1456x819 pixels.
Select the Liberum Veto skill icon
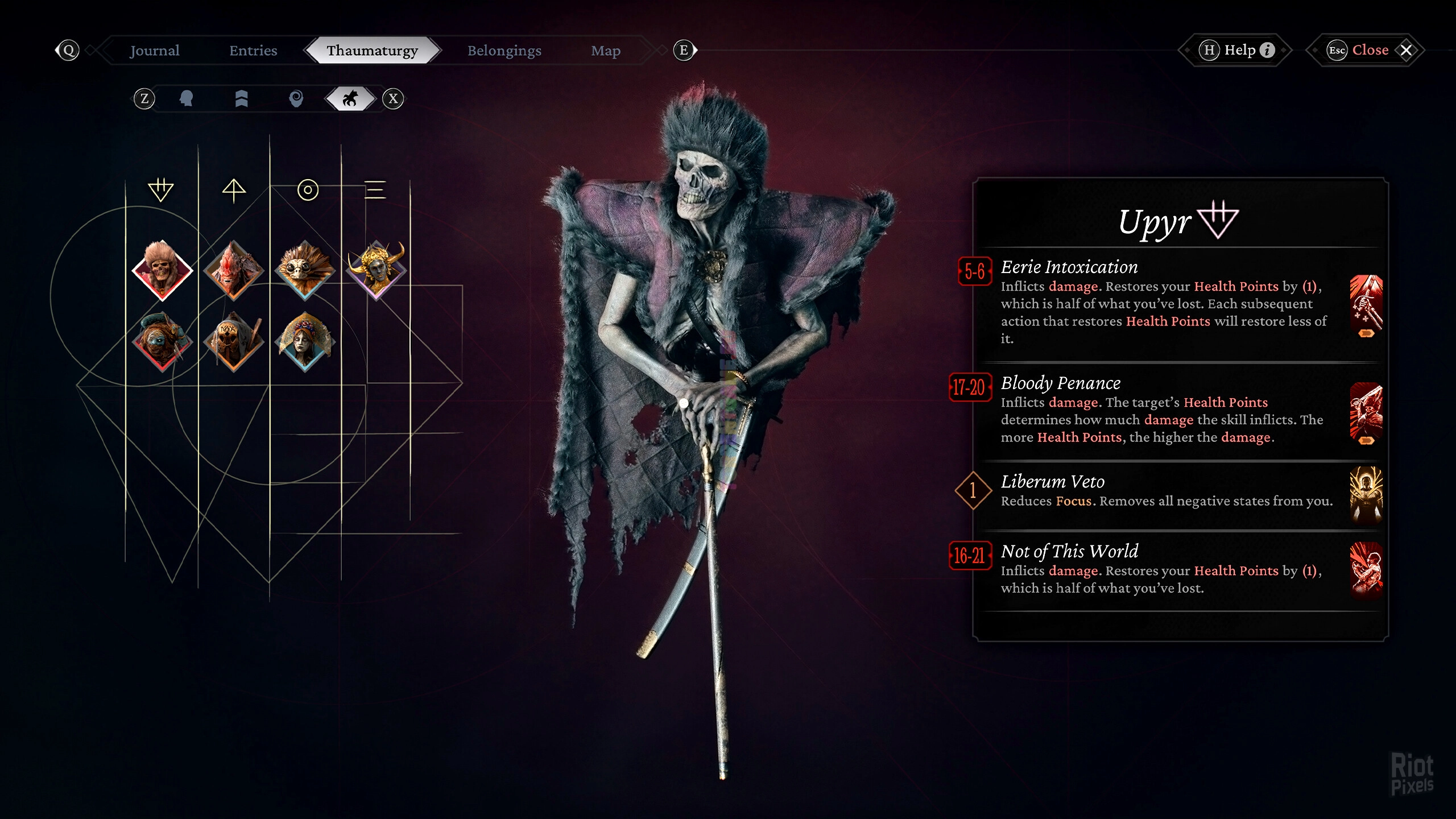click(1366, 494)
